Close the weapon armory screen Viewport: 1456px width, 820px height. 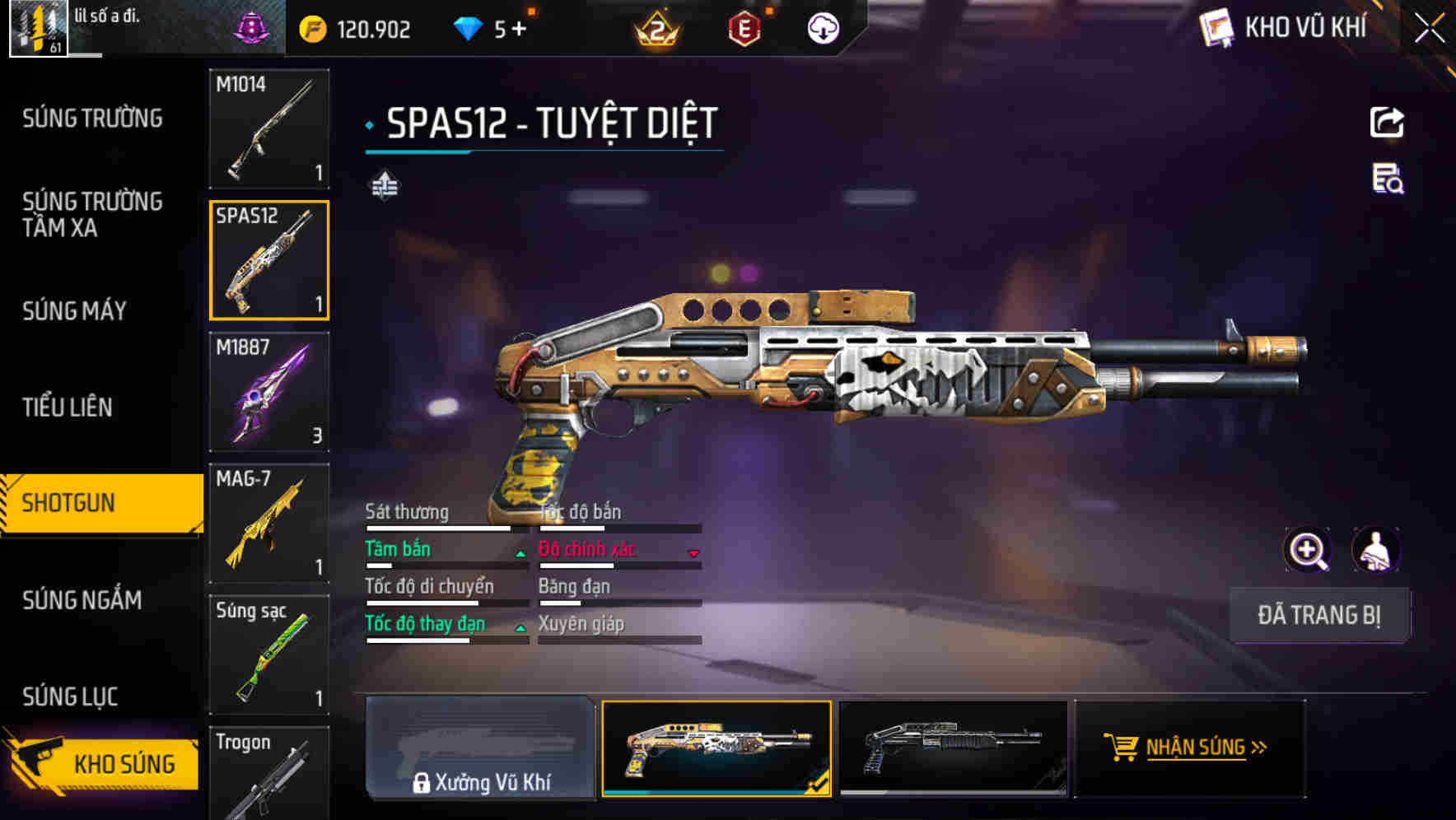tap(1429, 29)
